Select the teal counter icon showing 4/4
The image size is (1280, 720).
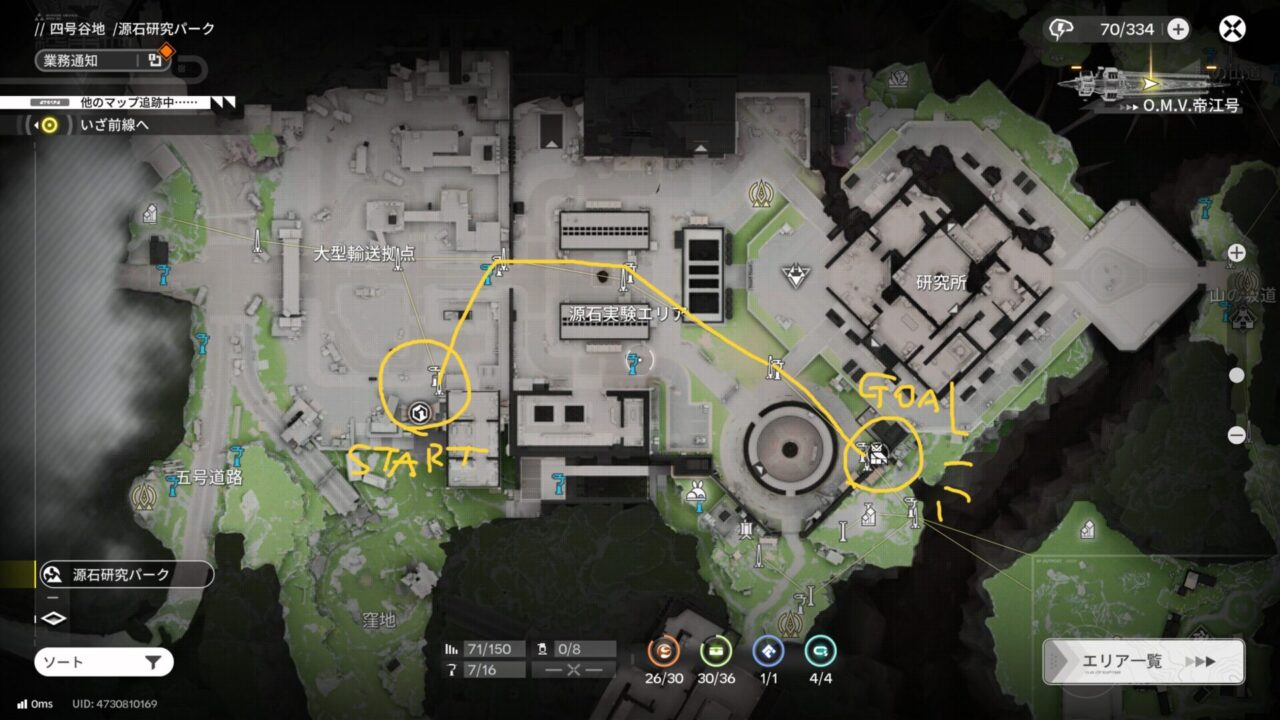pos(820,652)
